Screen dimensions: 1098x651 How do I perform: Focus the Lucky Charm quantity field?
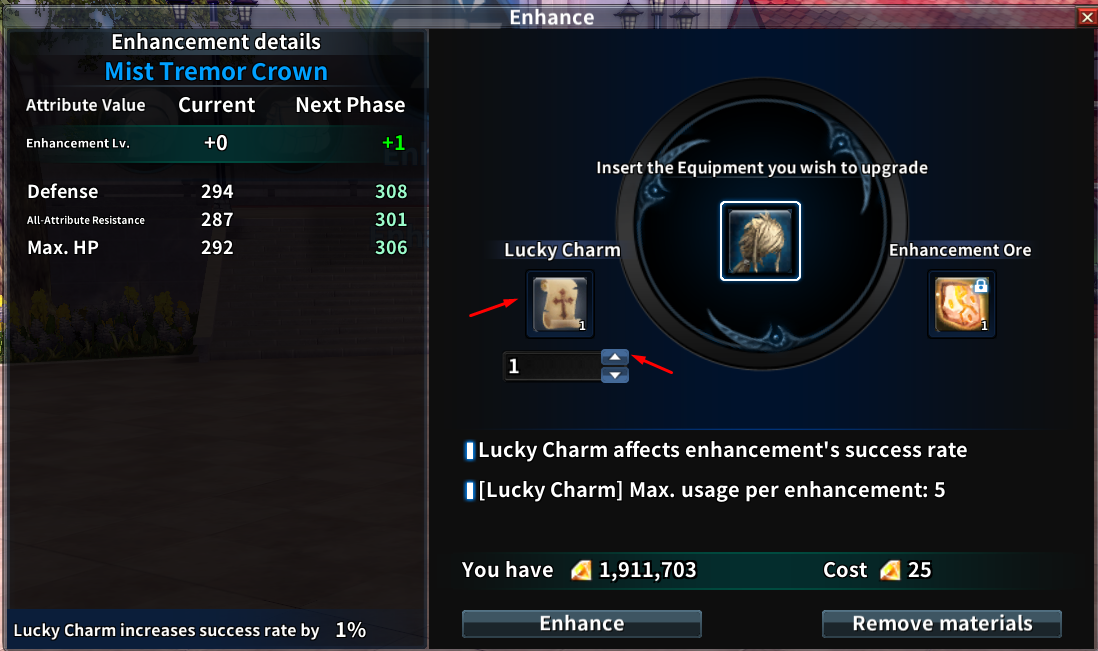[x=551, y=367]
